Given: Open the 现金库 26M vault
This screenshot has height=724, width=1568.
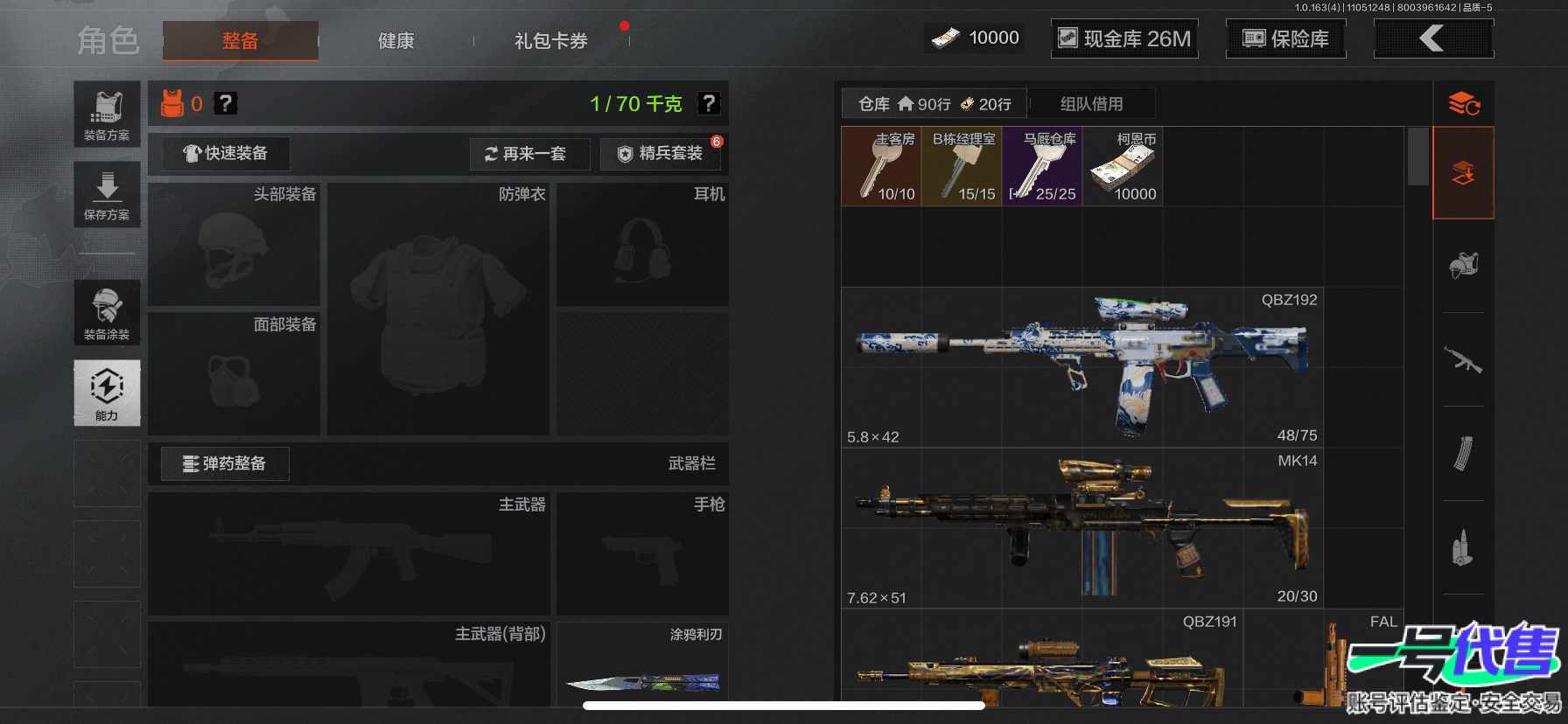Looking at the screenshot, I should click(x=1124, y=38).
